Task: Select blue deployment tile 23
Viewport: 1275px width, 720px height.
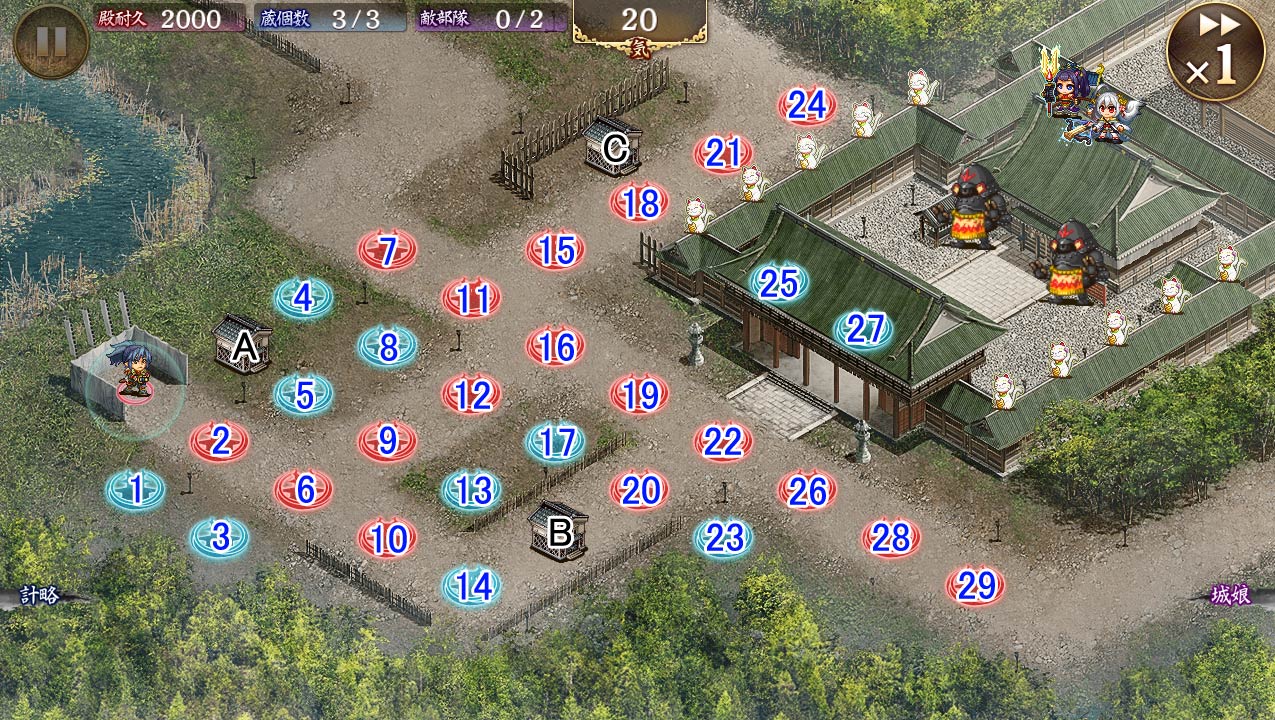Action: [x=724, y=538]
